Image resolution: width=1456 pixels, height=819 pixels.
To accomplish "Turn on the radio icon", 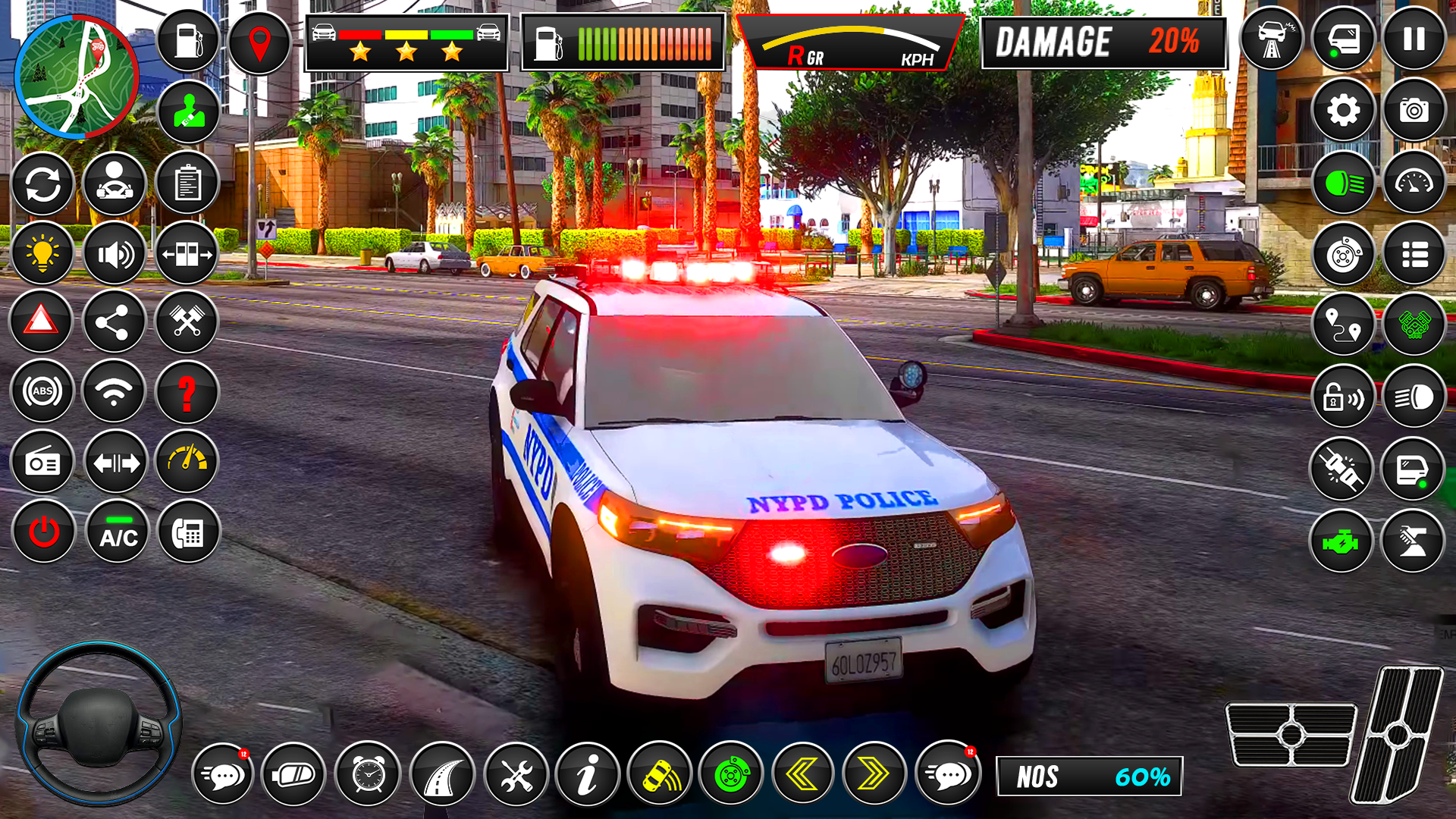I will 42,463.
